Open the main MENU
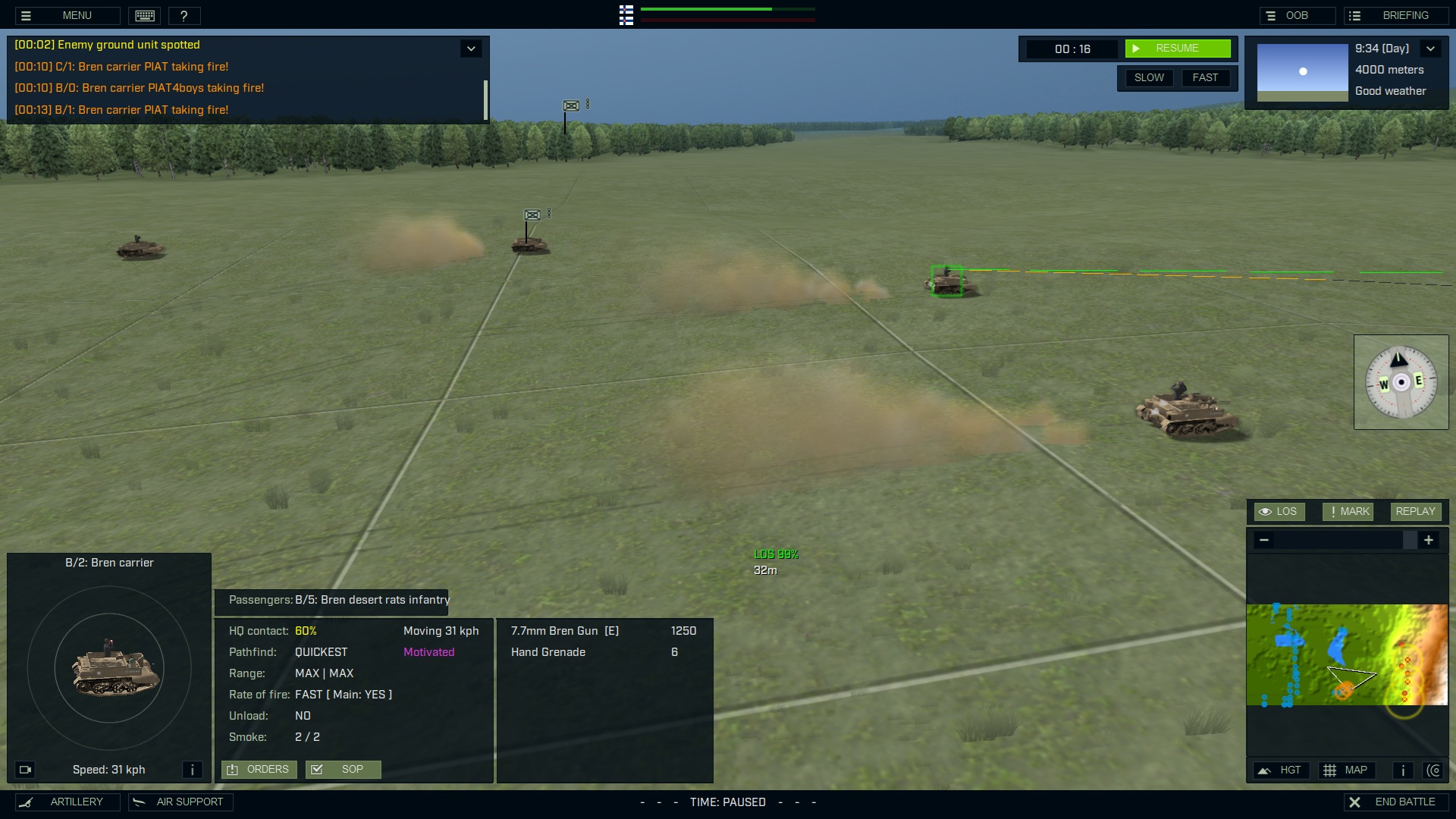1456x819 pixels. 67,15
